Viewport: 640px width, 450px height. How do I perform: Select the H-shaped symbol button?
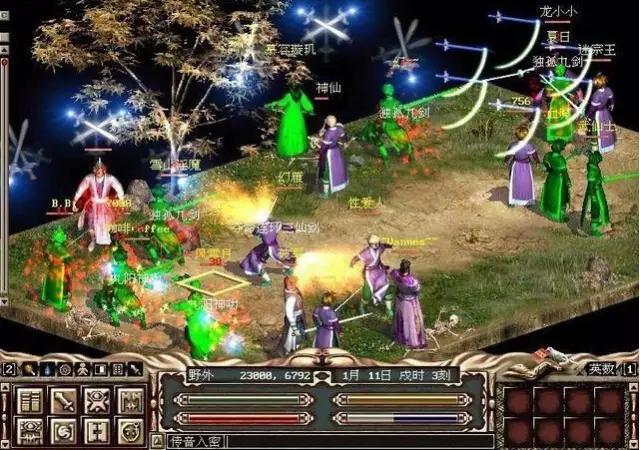pyautogui.click(x=97, y=431)
